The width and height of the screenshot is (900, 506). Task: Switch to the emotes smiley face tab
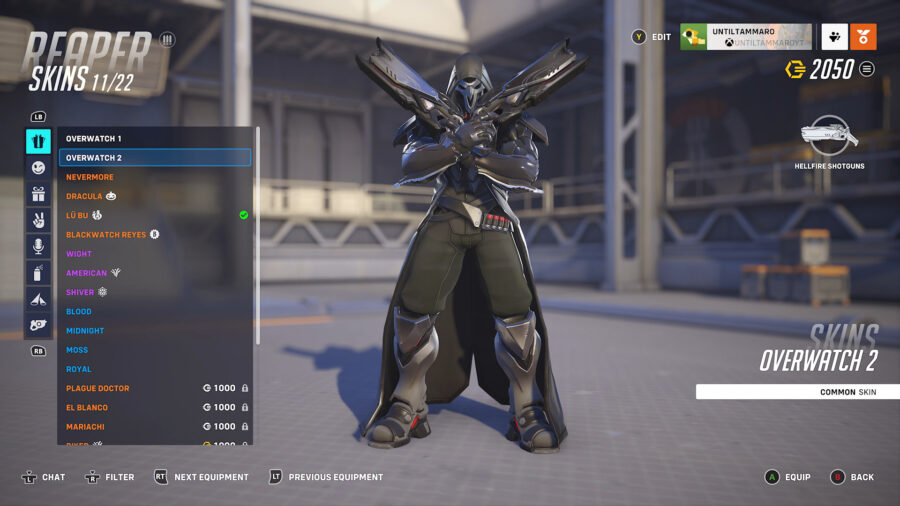(x=38, y=168)
